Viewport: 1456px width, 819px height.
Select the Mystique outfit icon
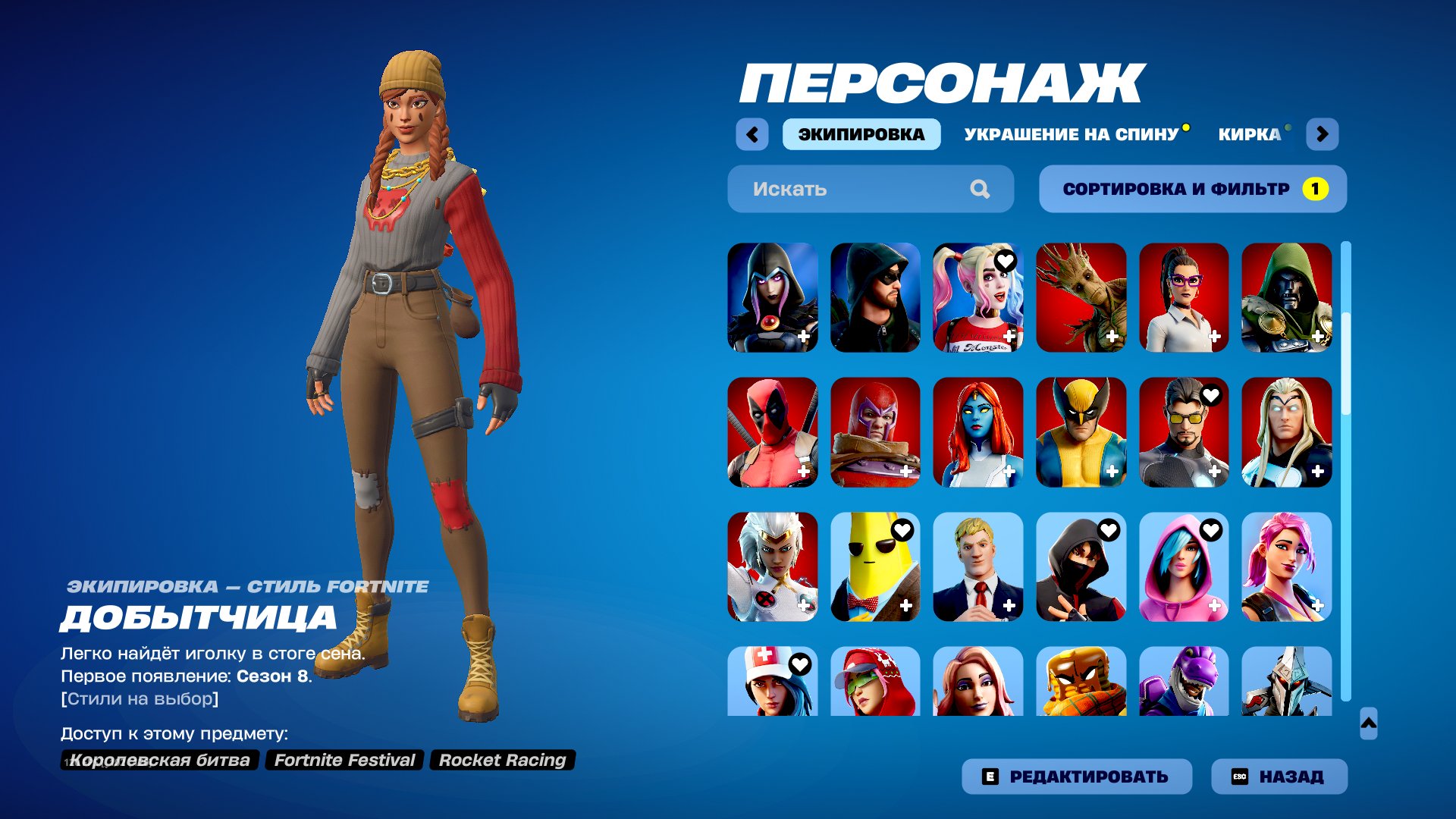(979, 432)
